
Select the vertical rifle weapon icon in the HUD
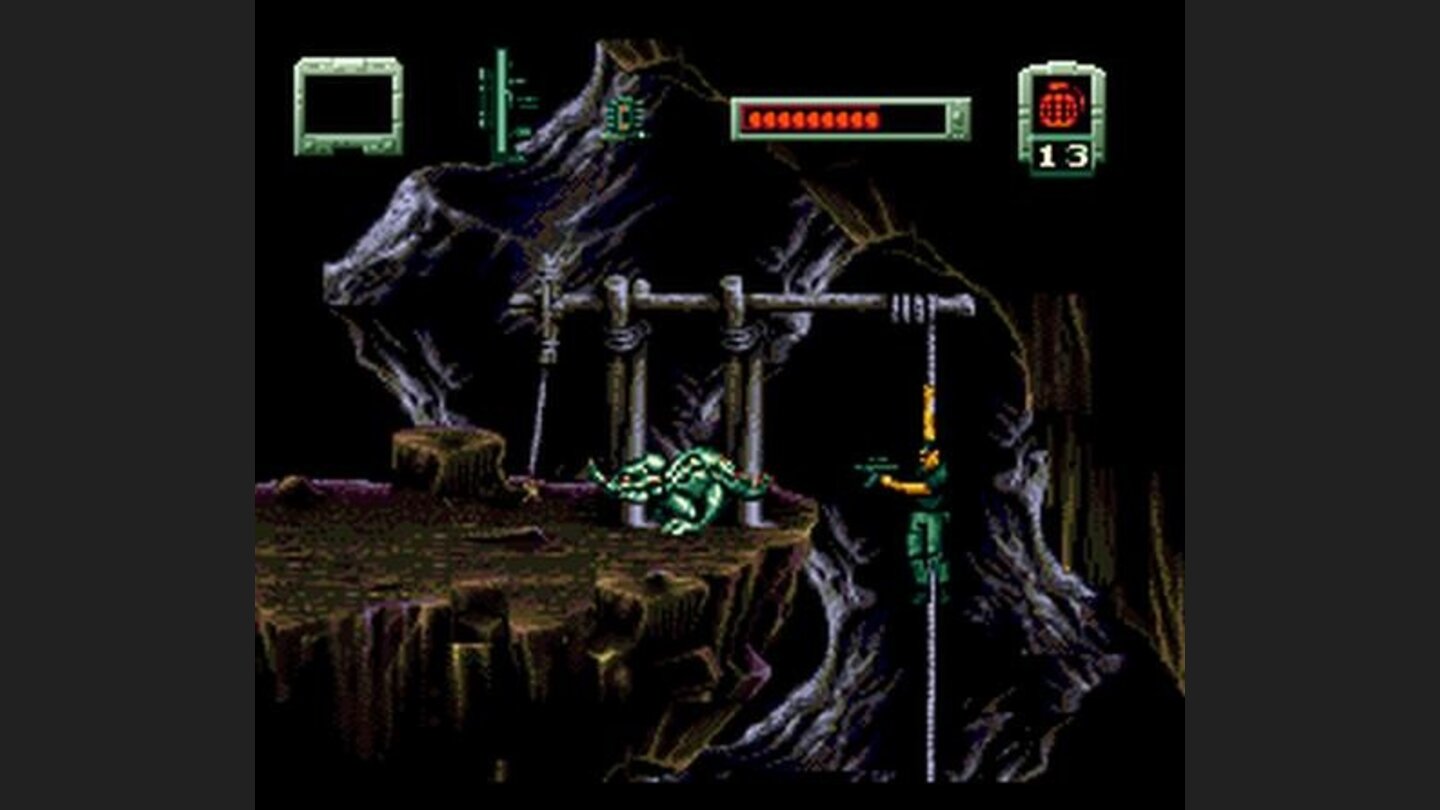[500, 100]
